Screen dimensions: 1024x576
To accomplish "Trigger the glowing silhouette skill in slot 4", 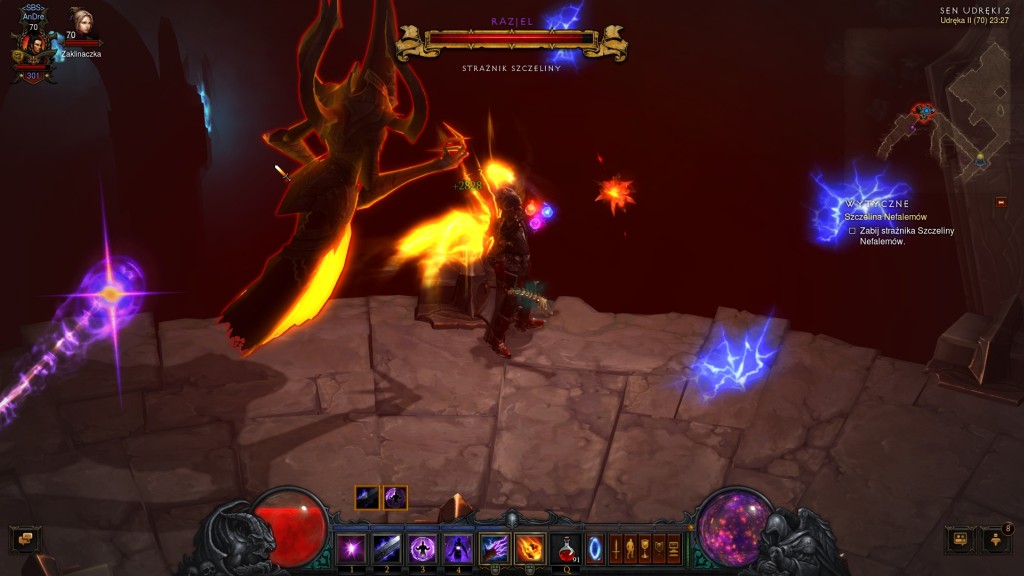I will (x=457, y=548).
